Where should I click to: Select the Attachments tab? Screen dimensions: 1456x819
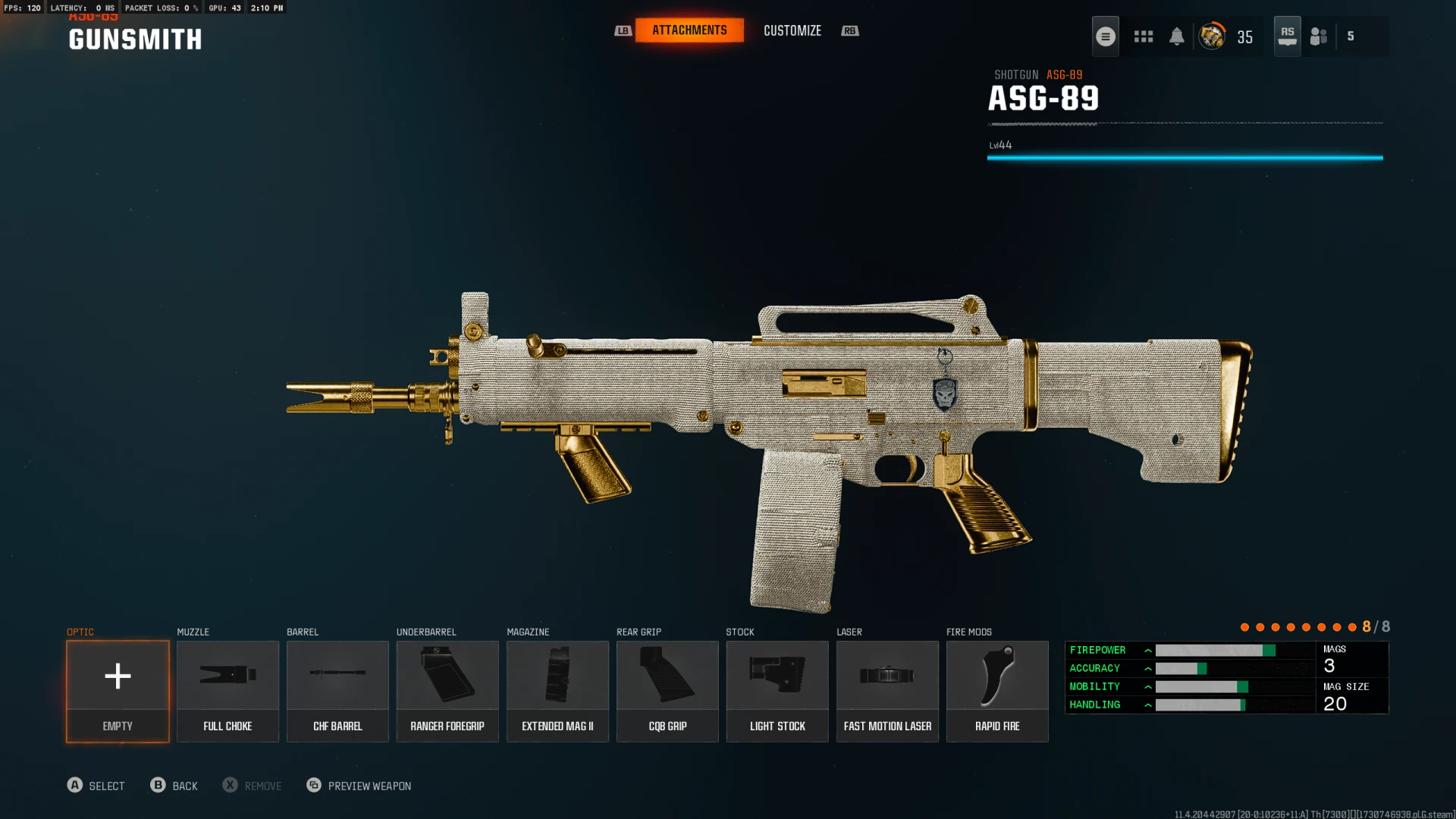pos(689,30)
